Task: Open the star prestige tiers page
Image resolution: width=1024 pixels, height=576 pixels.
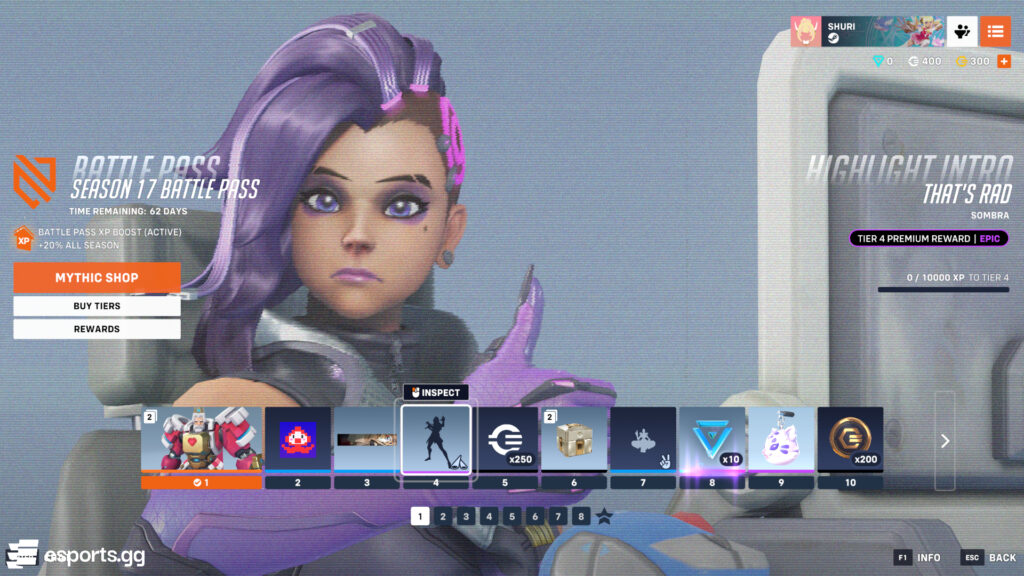Action: [x=604, y=516]
